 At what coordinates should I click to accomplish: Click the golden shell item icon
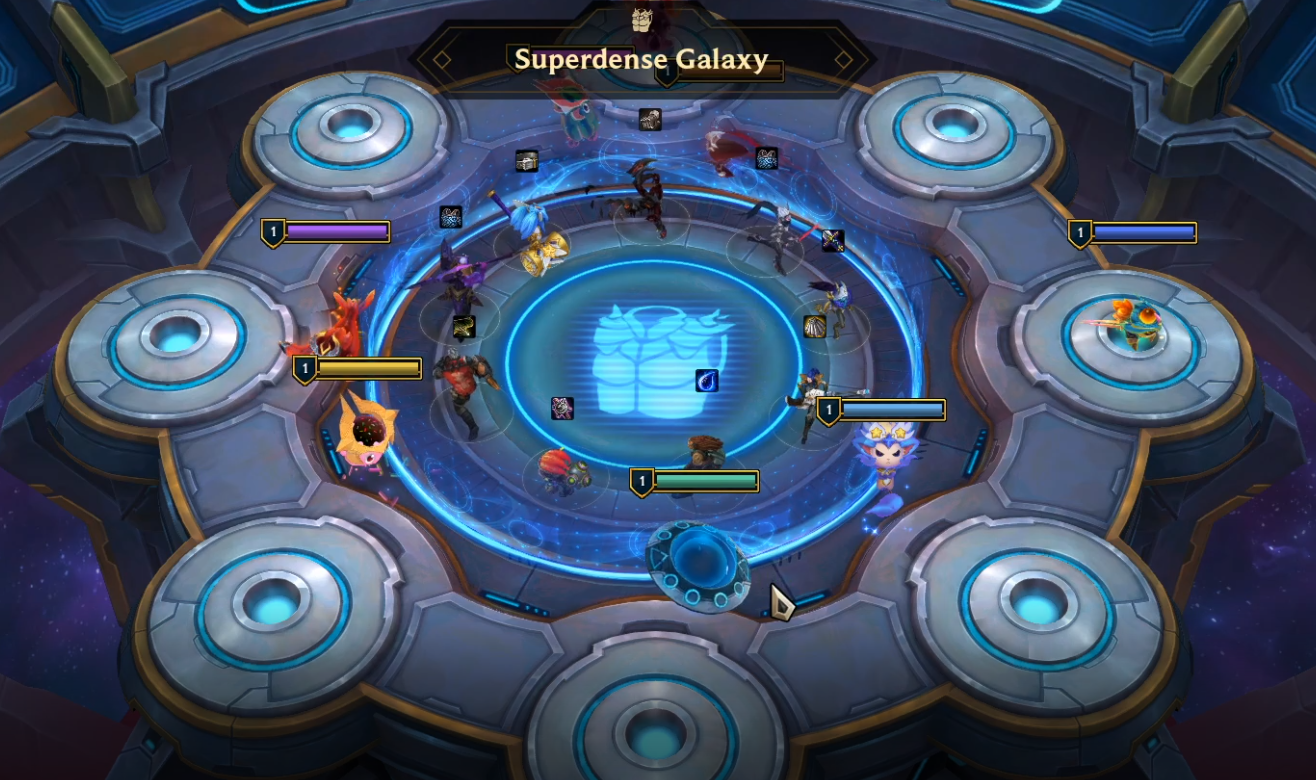tap(815, 327)
